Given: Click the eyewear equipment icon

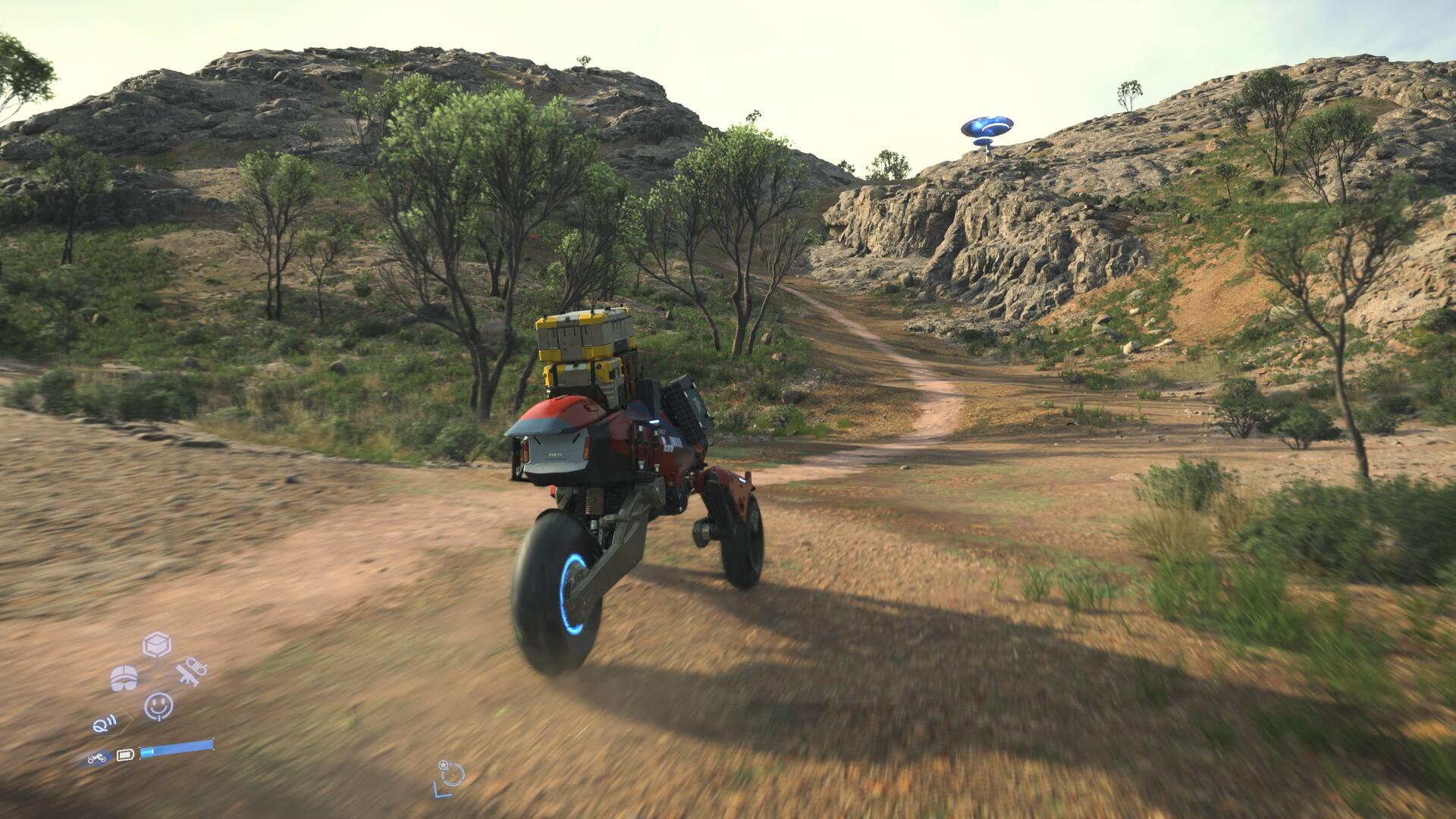Looking at the screenshot, I should pos(123,679).
